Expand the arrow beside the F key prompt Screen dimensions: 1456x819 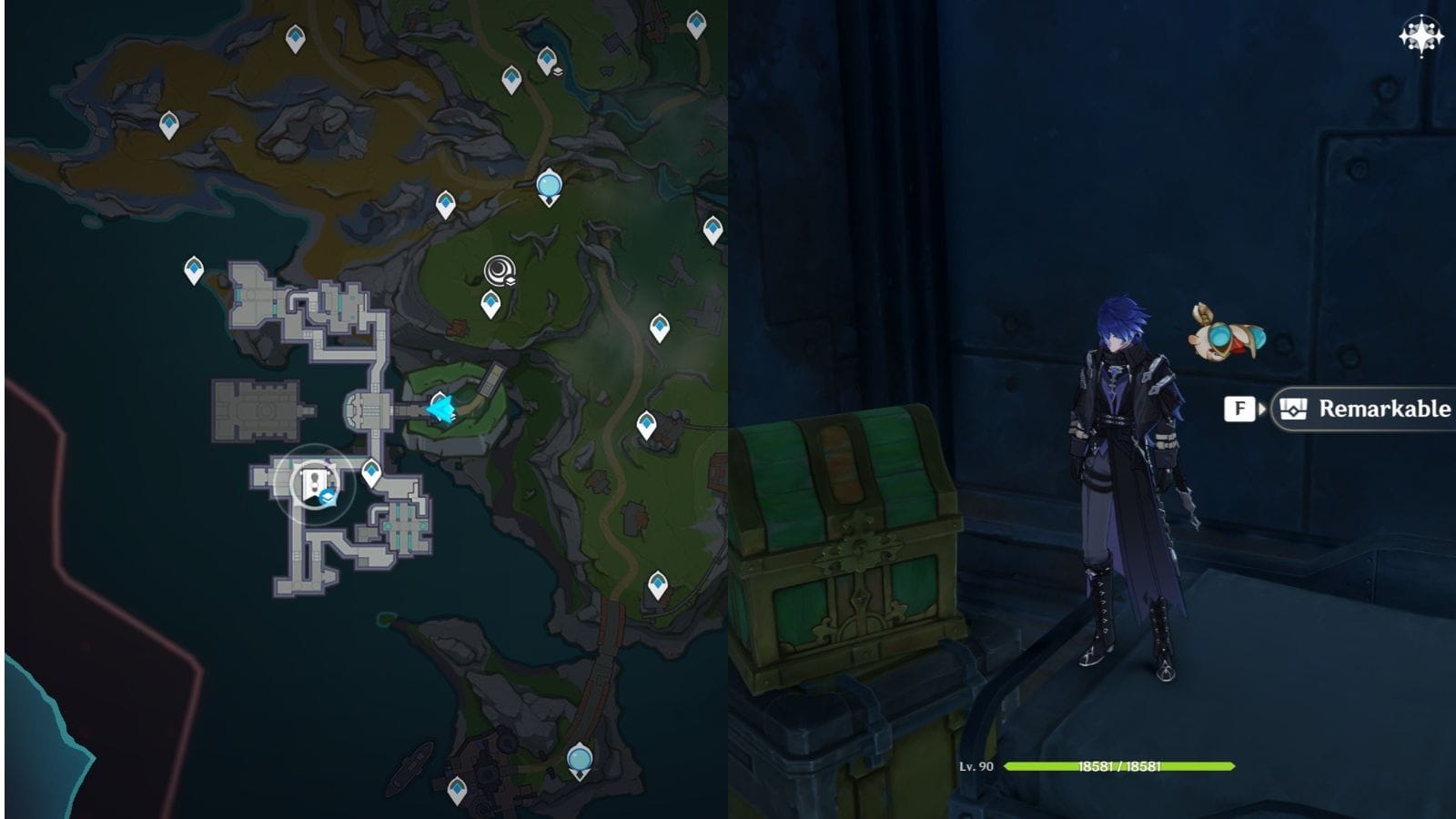[x=1262, y=409]
